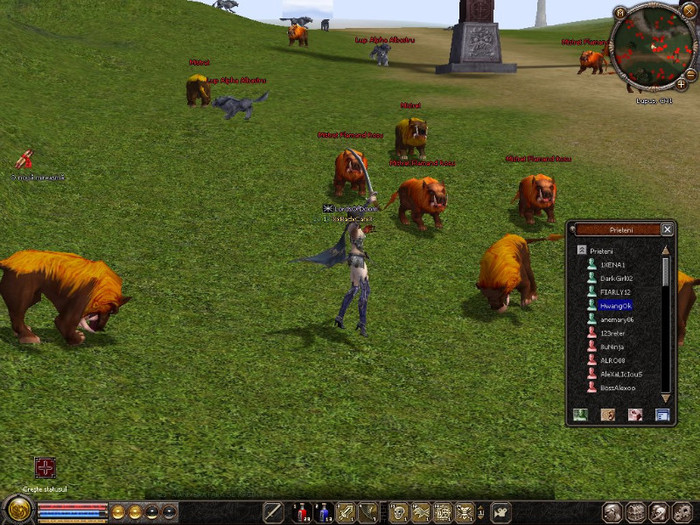Click the bottom-right blue window button in Prieteni
The height and width of the screenshot is (525, 700).
pyautogui.click(x=661, y=414)
